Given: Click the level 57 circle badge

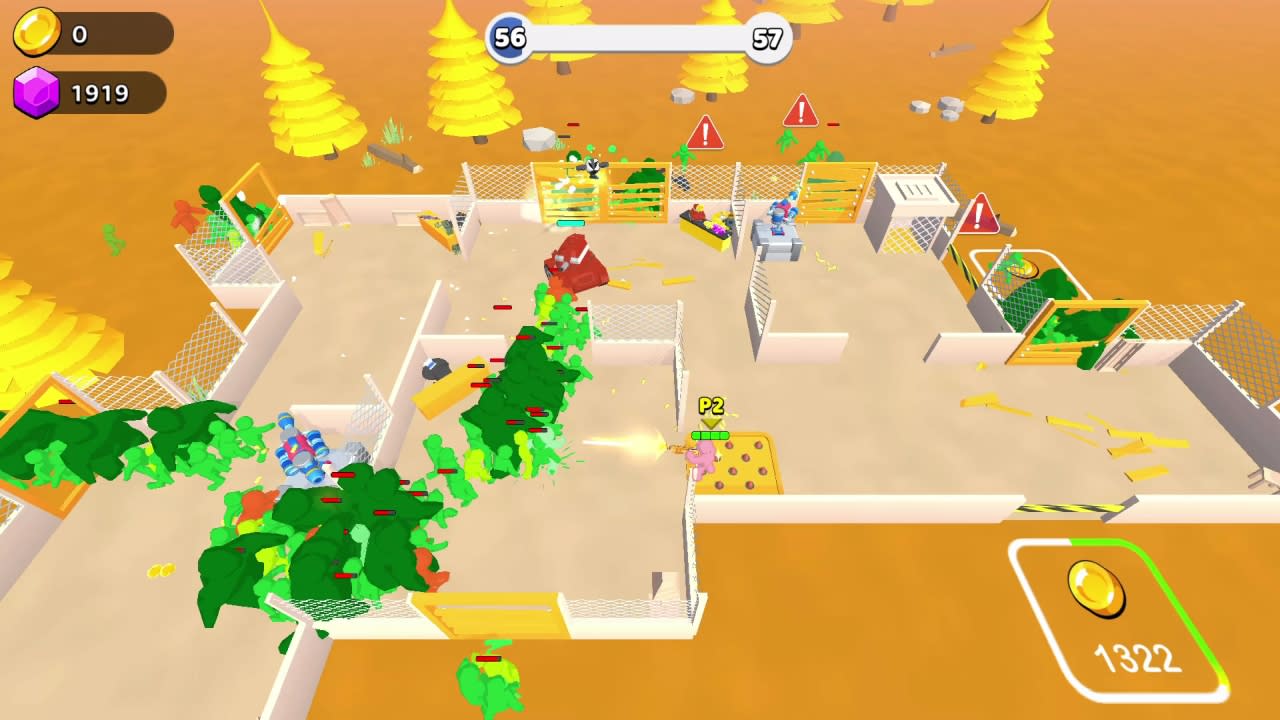Looking at the screenshot, I should tap(766, 38).
